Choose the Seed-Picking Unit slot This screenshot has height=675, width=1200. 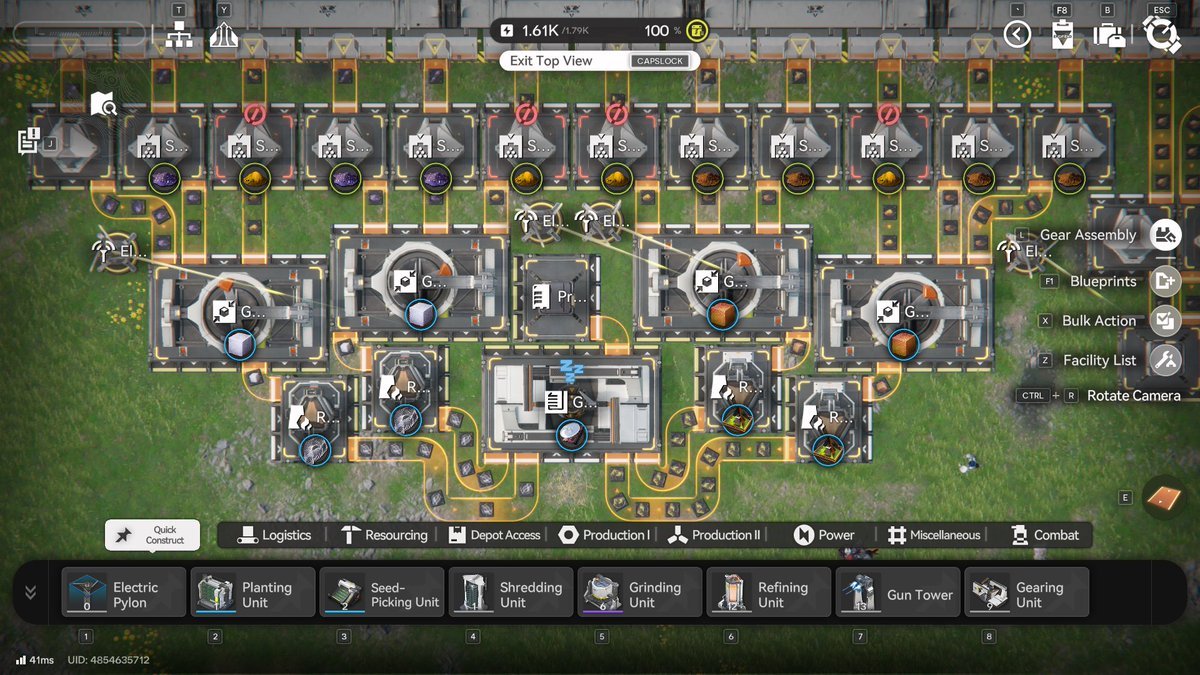pos(382,594)
